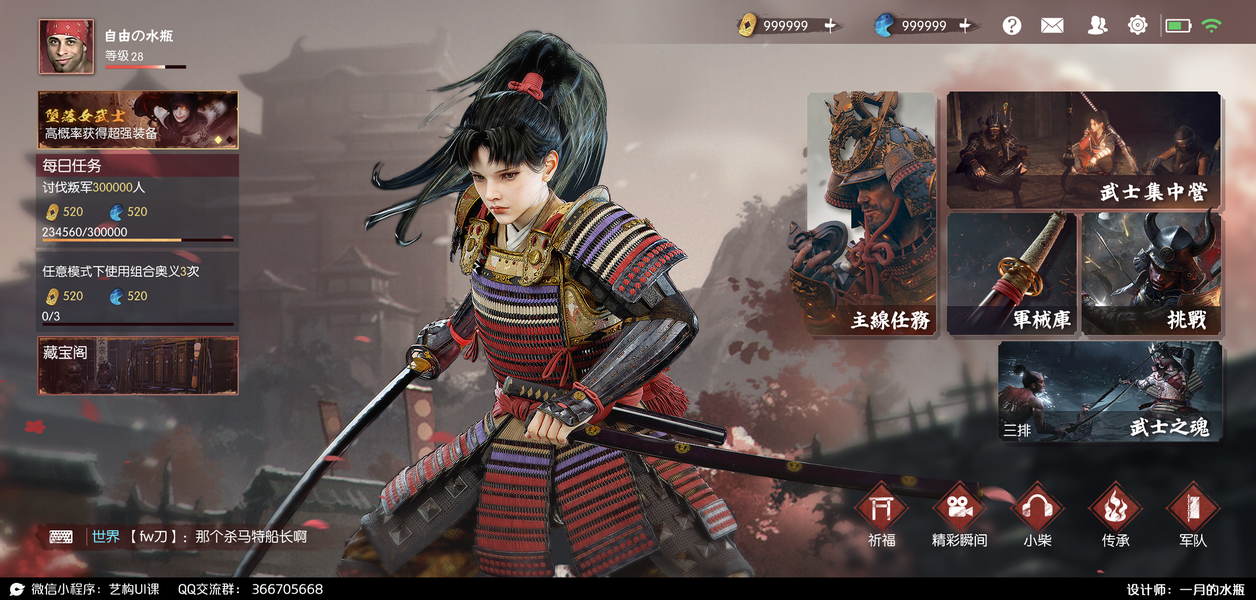
Task: Choose the 挑戰 challenge tile
Action: tap(1151, 273)
